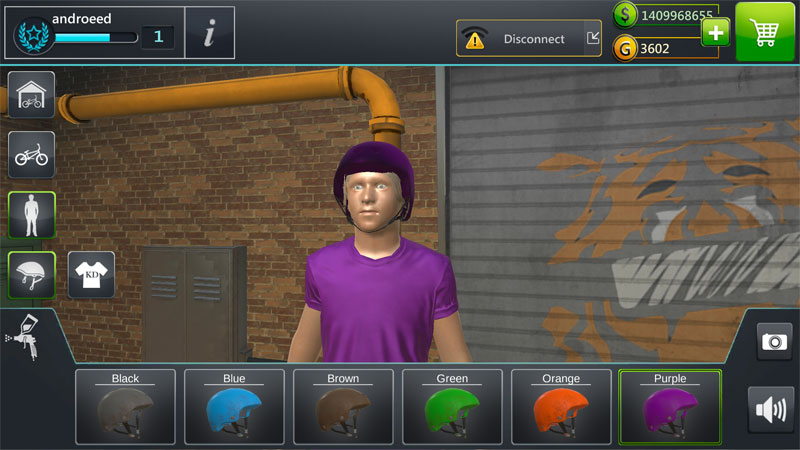Choose the Blue helmet
Viewport: 800px width, 450px height.
[234, 407]
